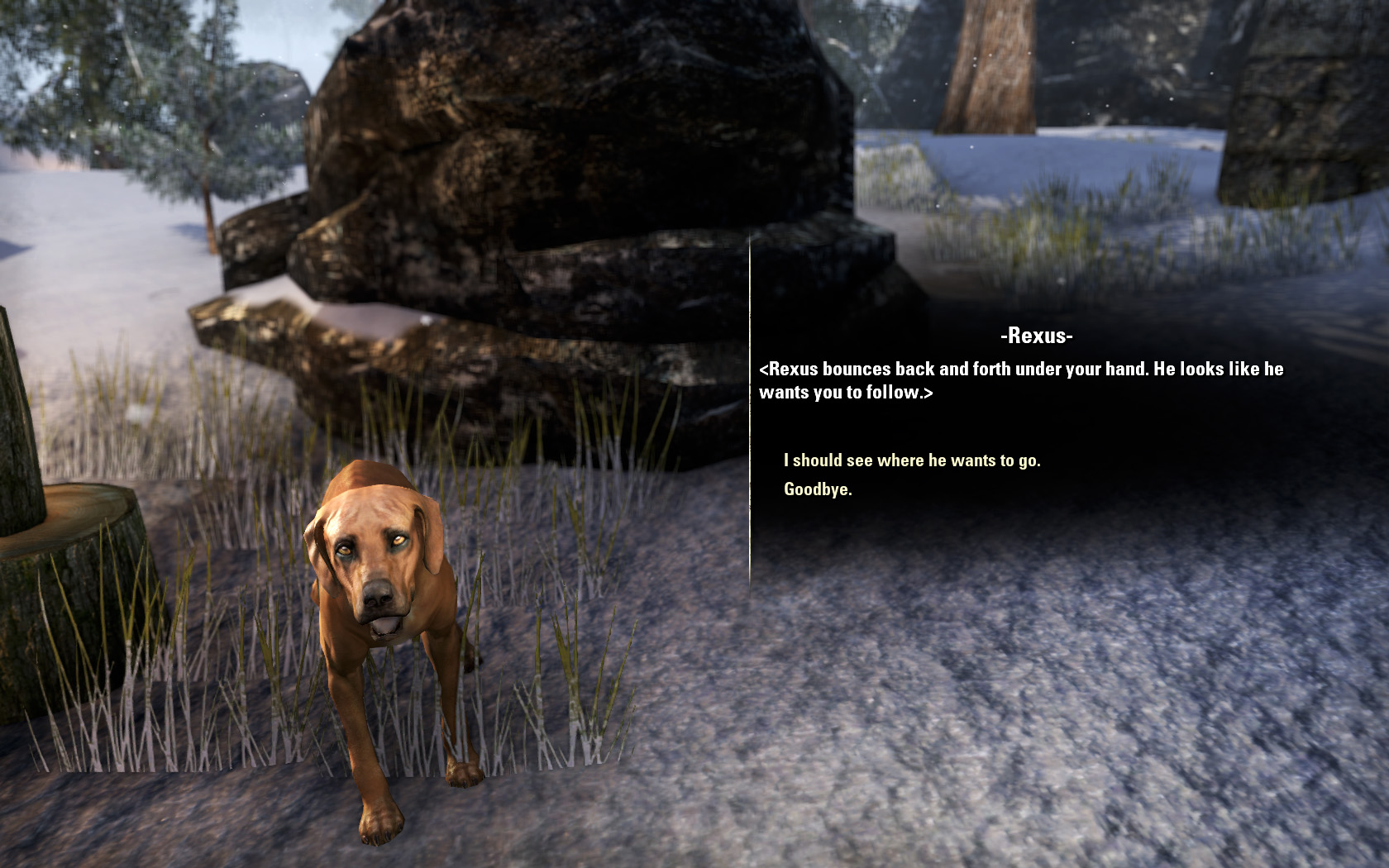Choose "I should see where he wants to go."

911,460
